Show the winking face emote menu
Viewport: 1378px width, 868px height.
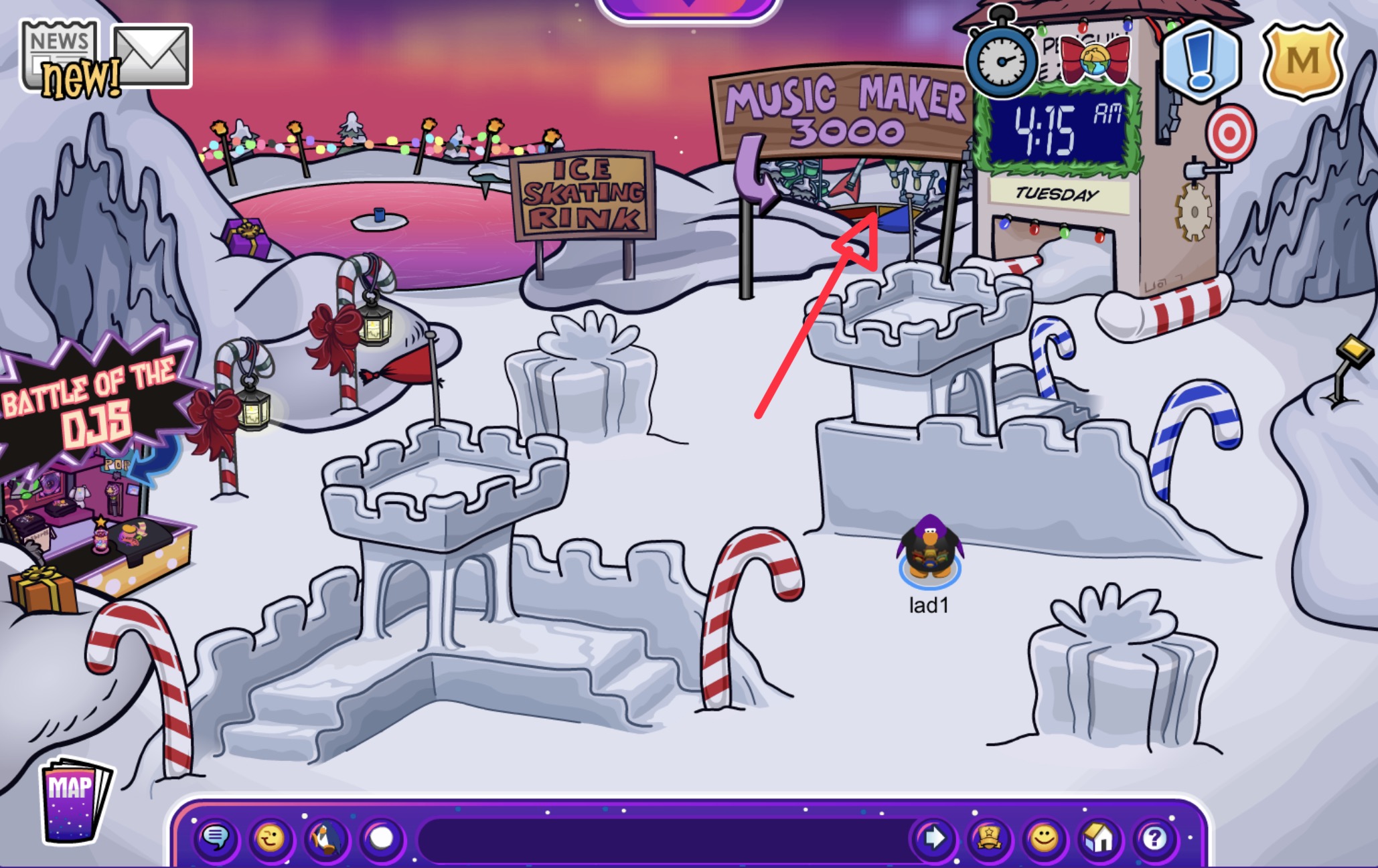coord(271,837)
